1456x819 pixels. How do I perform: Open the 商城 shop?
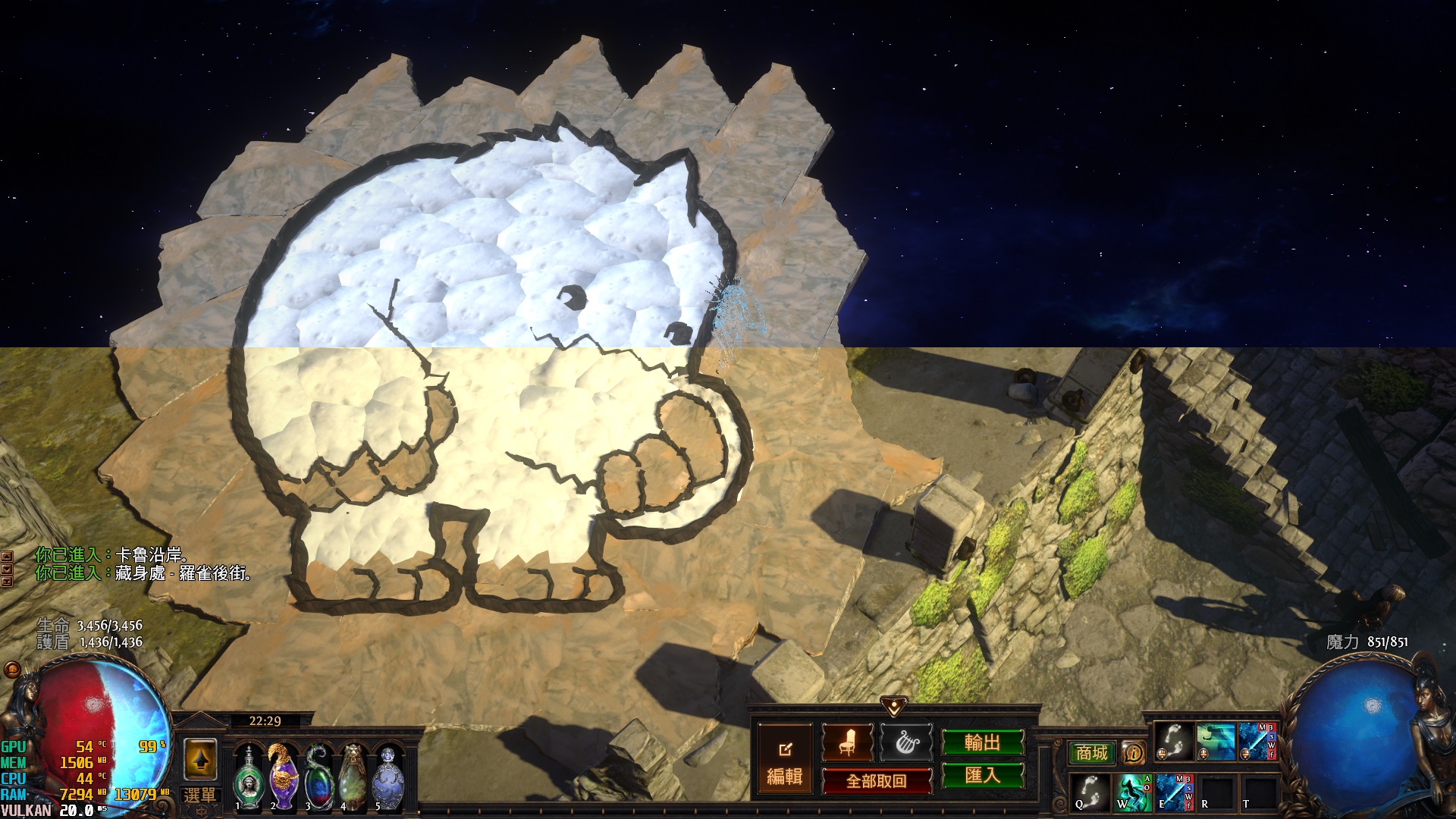point(1091,753)
